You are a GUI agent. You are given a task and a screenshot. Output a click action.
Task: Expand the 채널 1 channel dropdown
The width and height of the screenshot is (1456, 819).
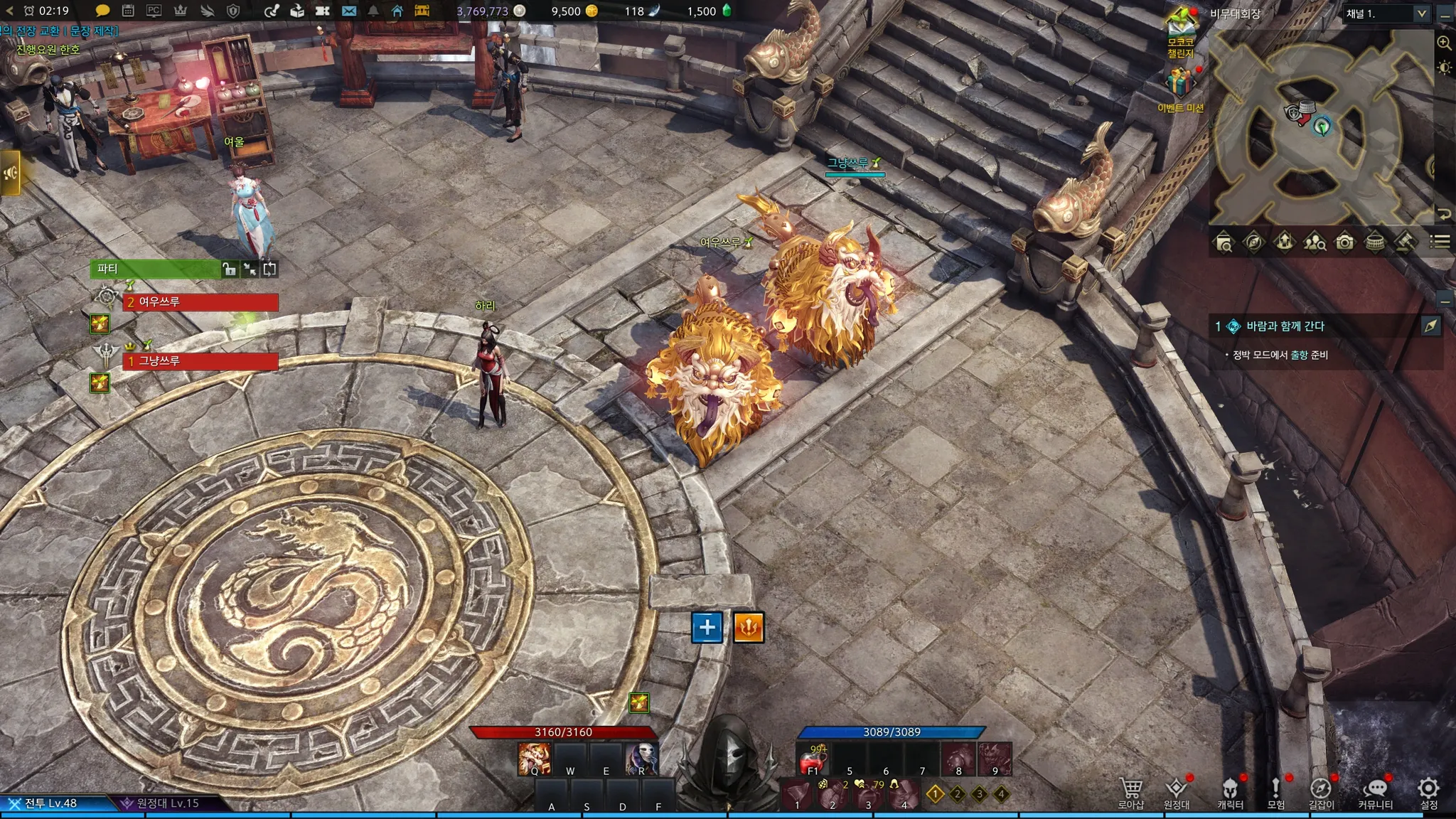(1421, 14)
